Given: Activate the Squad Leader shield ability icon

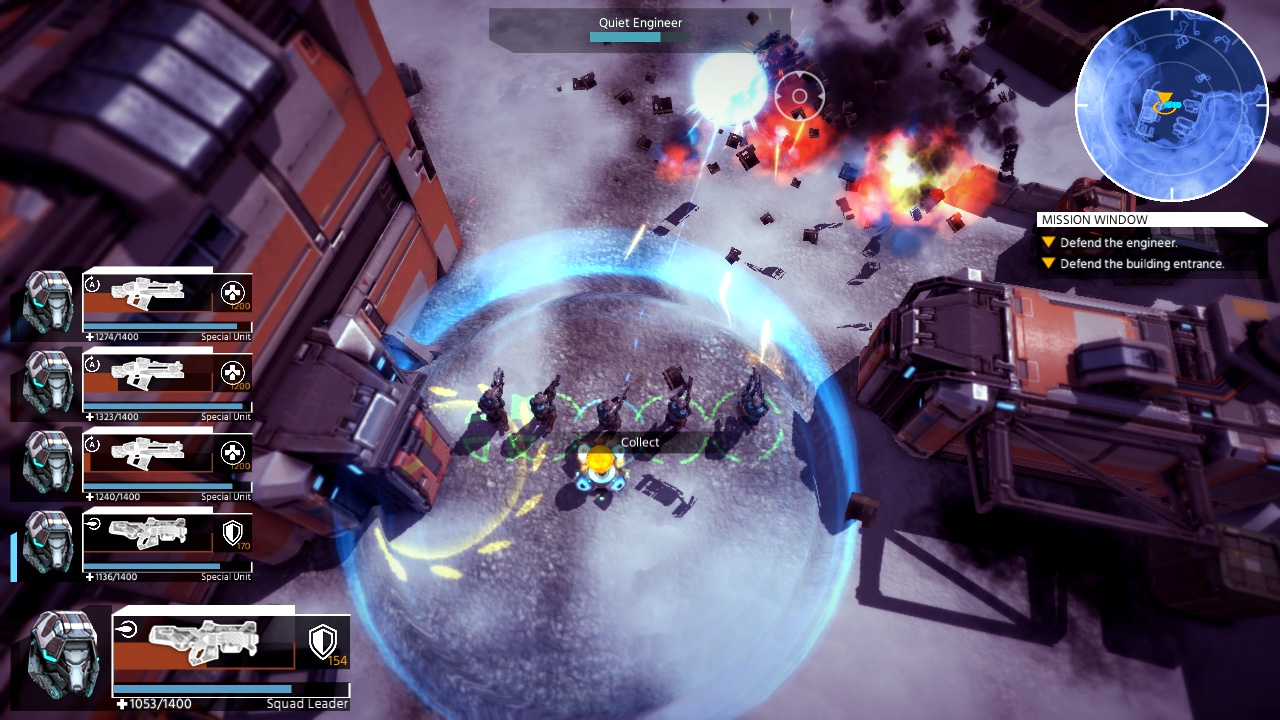Looking at the screenshot, I should (x=322, y=642).
